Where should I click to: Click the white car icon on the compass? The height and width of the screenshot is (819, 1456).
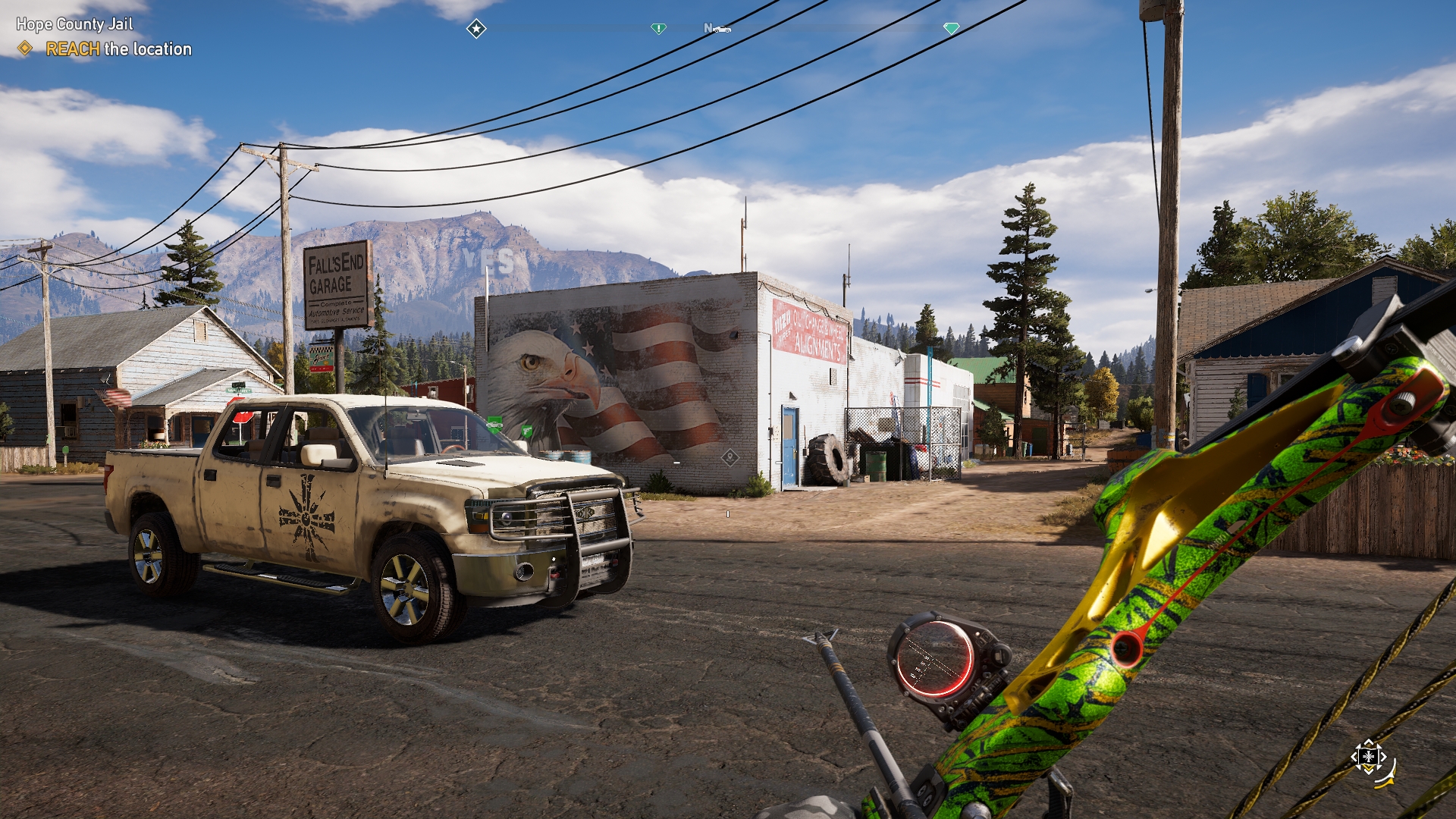(x=722, y=30)
